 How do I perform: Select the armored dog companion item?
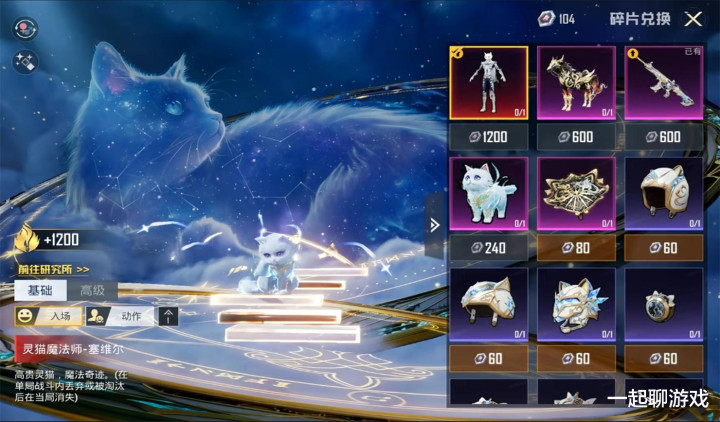click(x=577, y=83)
